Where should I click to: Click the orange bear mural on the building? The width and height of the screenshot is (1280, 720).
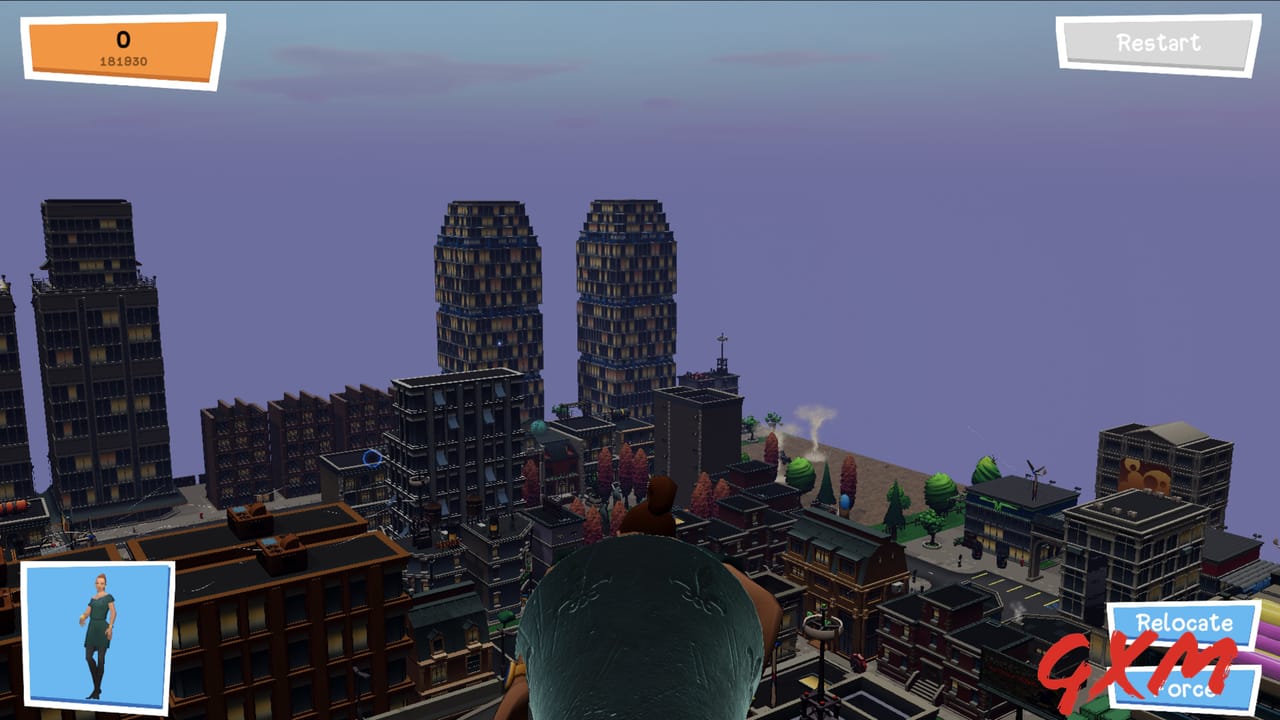[1144, 473]
